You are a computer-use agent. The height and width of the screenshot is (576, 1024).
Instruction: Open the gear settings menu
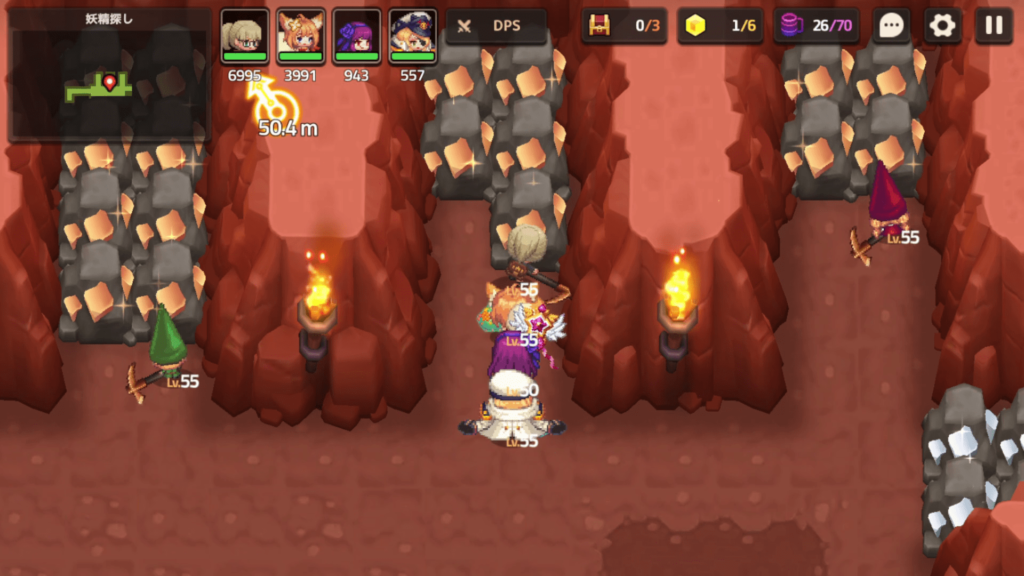942,26
